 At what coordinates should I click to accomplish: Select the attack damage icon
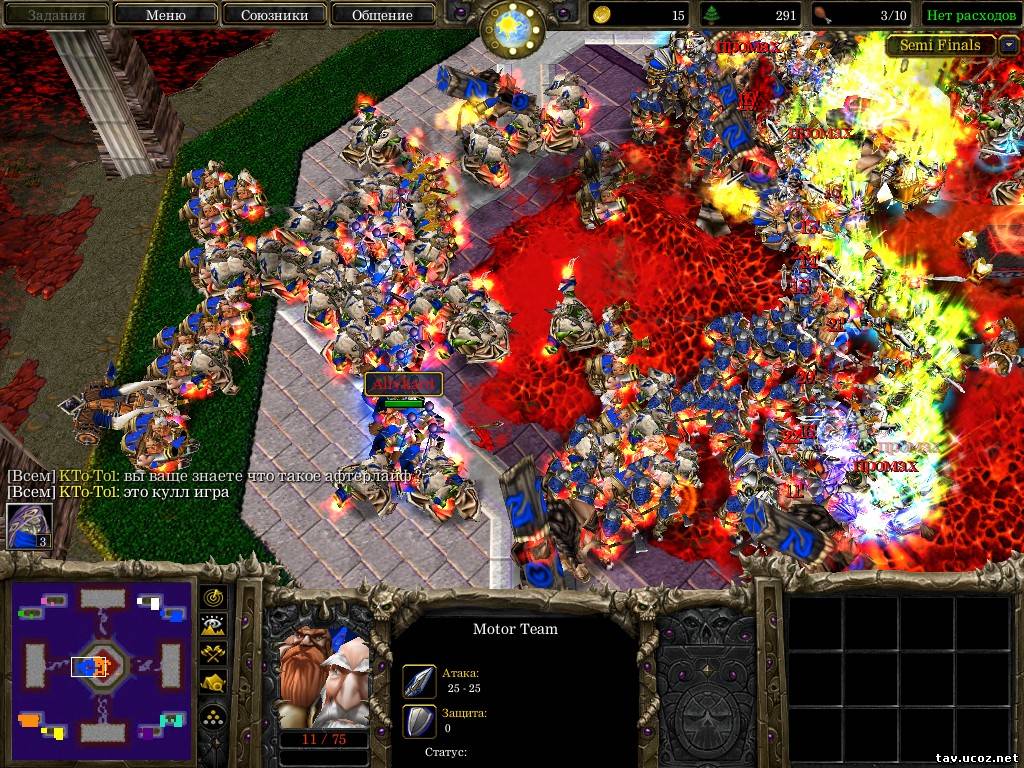419,681
